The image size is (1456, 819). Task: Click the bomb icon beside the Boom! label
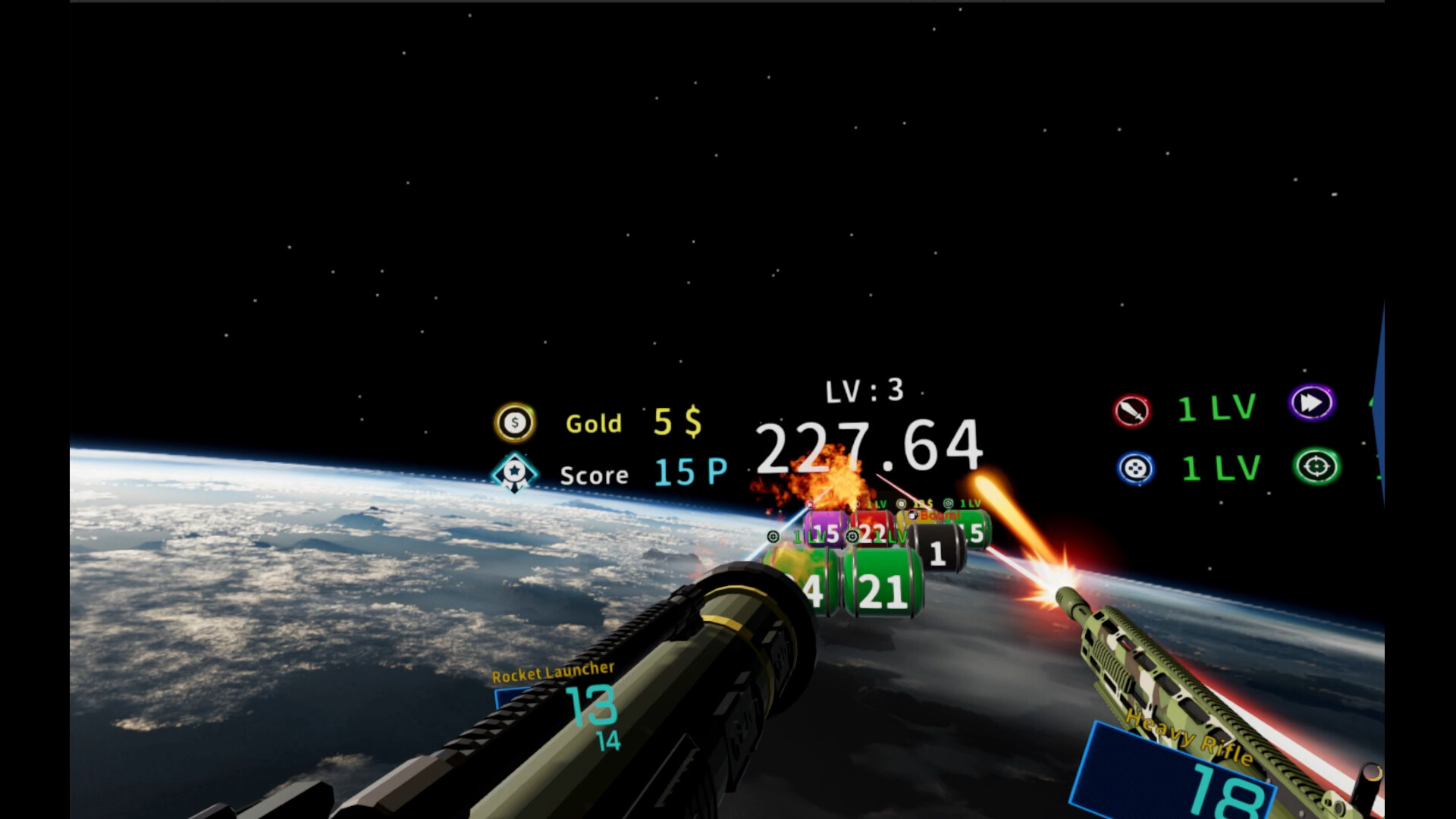(x=913, y=516)
